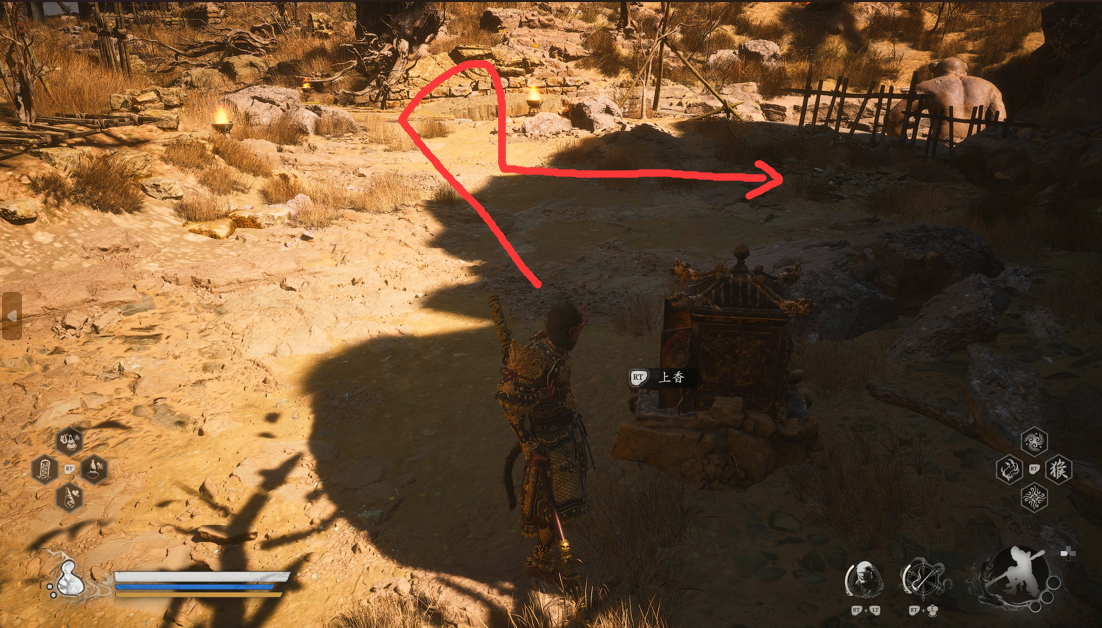Expand the side panel arrow tab
The height and width of the screenshot is (628, 1102).
[x=11, y=316]
